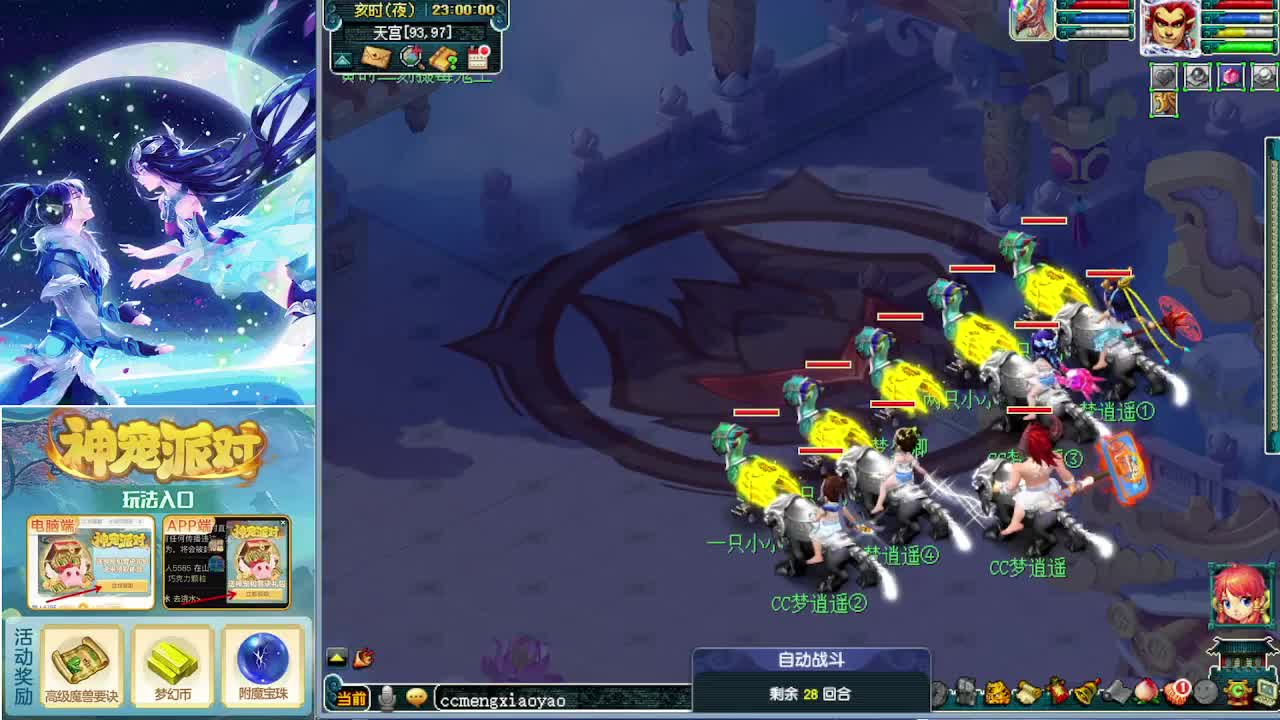Image resolution: width=1280 pixels, height=720 pixels.
Task: Click the computer icon with green C mark
Action: tap(1265, 692)
